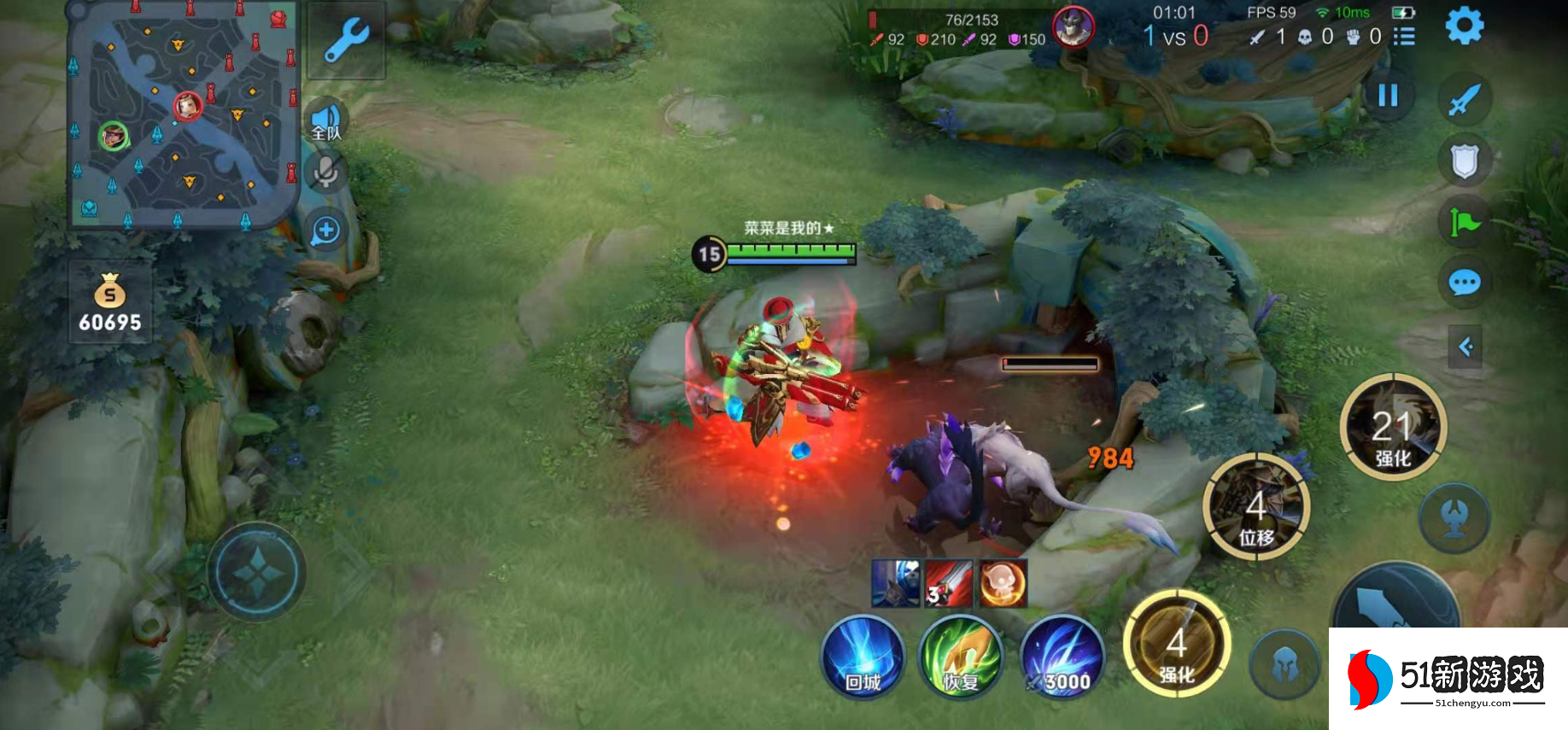Collapse the side panel with arrow button
Image resolution: width=1568 pixels, height=730 pixels.
pos(1466,347)
